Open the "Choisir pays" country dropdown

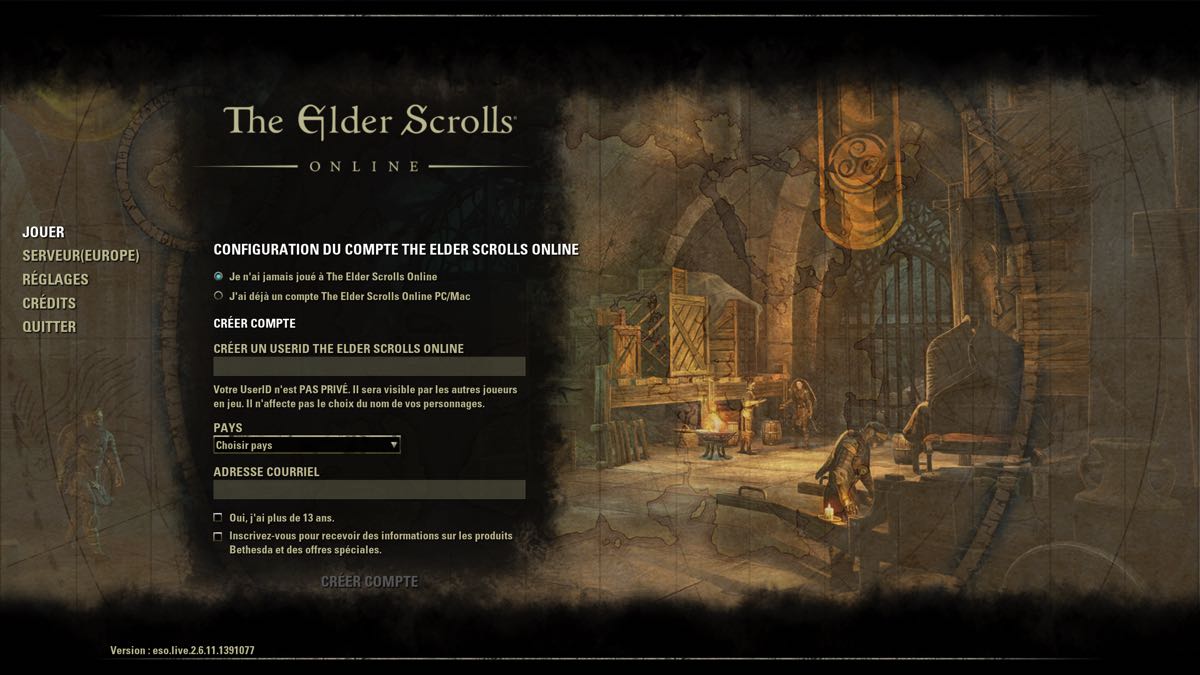pos(307,445)
